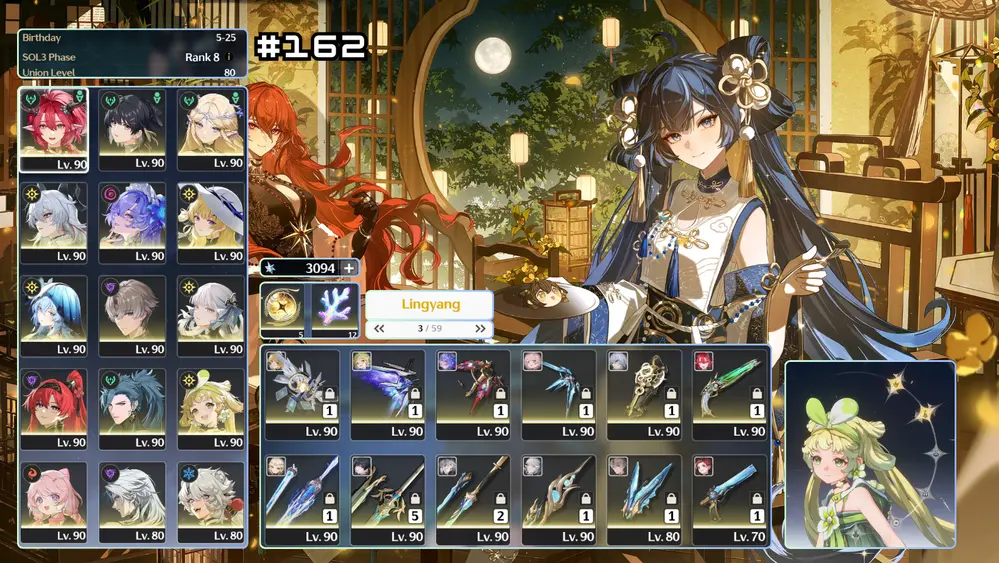Viewport: 999px width, 563px height.
Task: Select the pink-haired character with cat ears
Action: 53,501
